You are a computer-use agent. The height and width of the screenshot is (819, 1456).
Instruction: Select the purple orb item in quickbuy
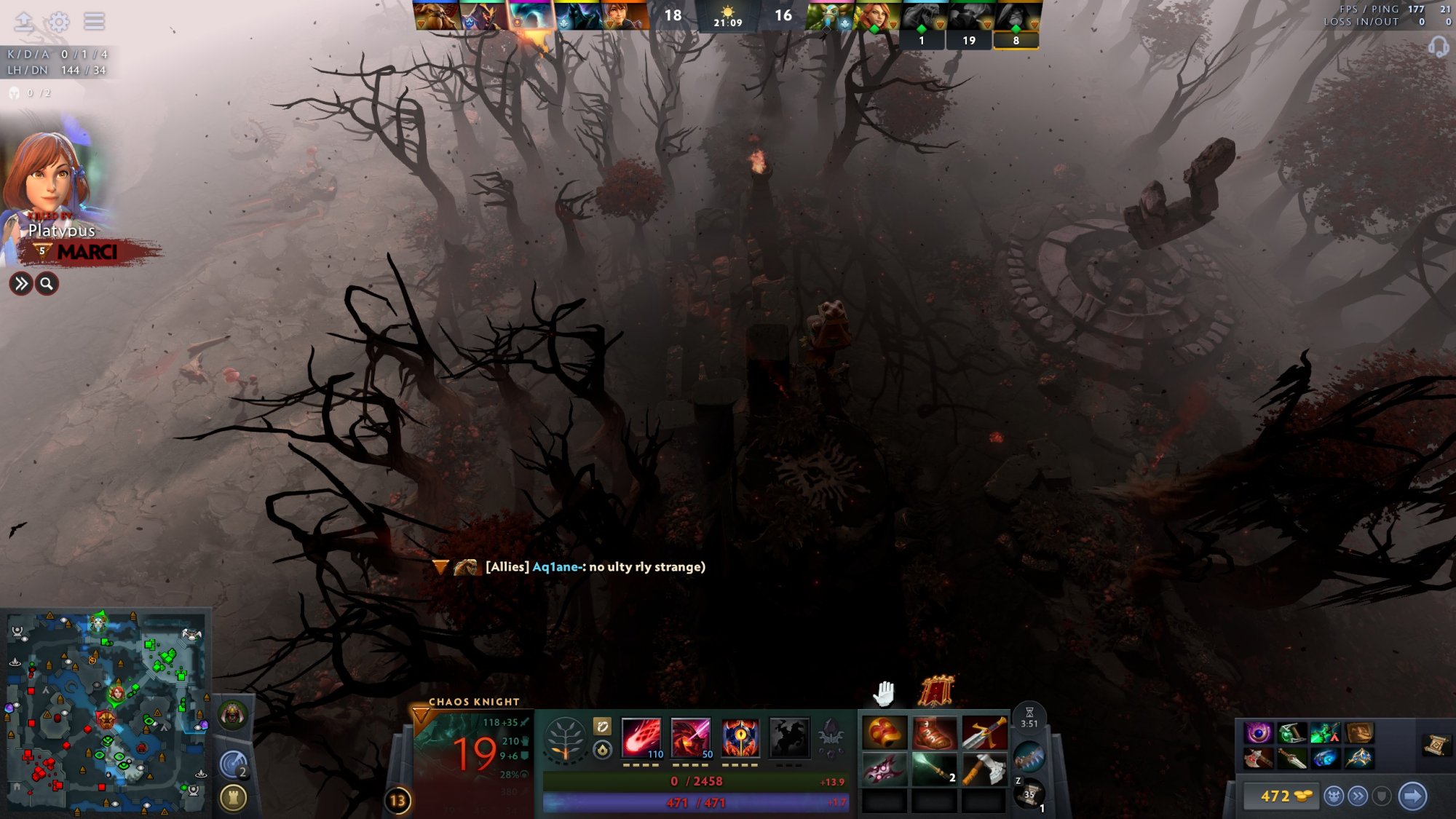tap(1258, 733)
